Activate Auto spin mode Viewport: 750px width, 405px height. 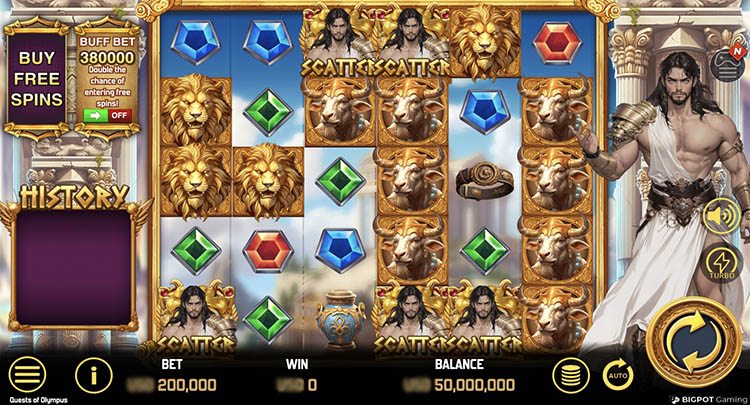tap(617, 375)
